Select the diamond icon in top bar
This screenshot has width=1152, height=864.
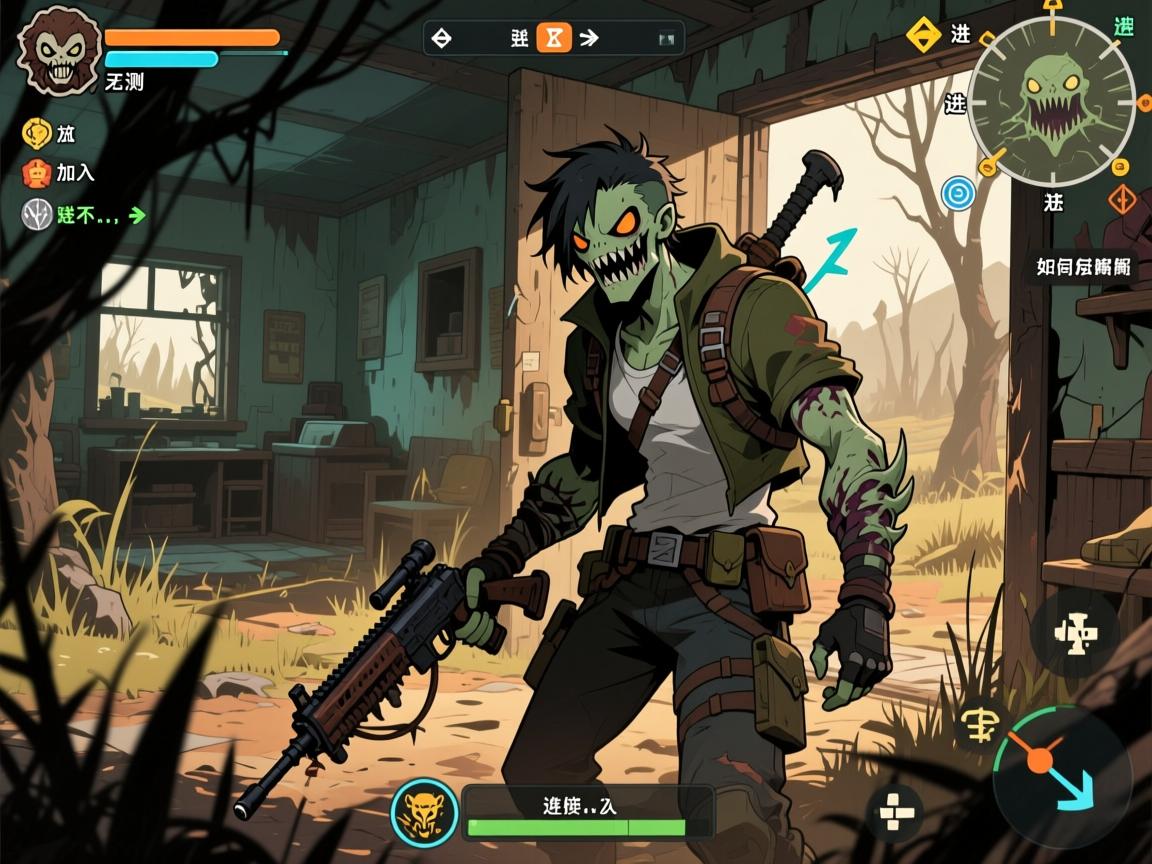(440, 38)
